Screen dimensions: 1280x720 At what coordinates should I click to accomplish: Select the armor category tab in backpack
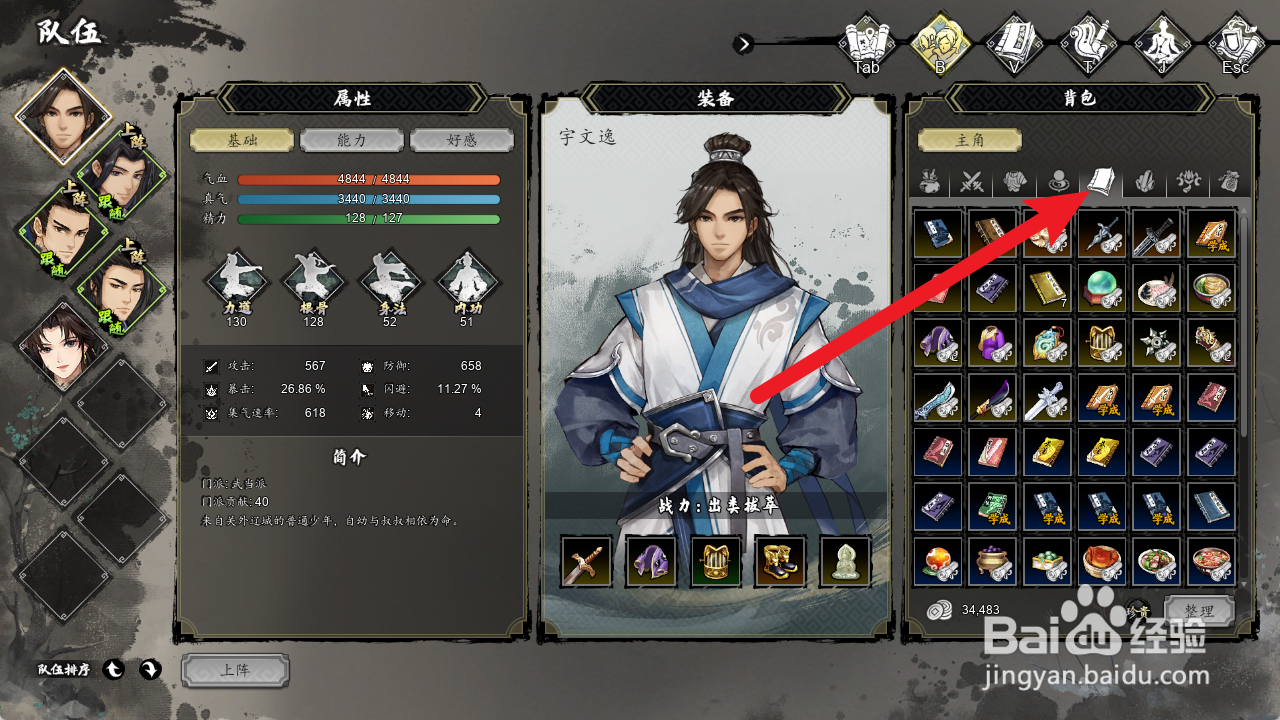click(x=1016, y=181)
